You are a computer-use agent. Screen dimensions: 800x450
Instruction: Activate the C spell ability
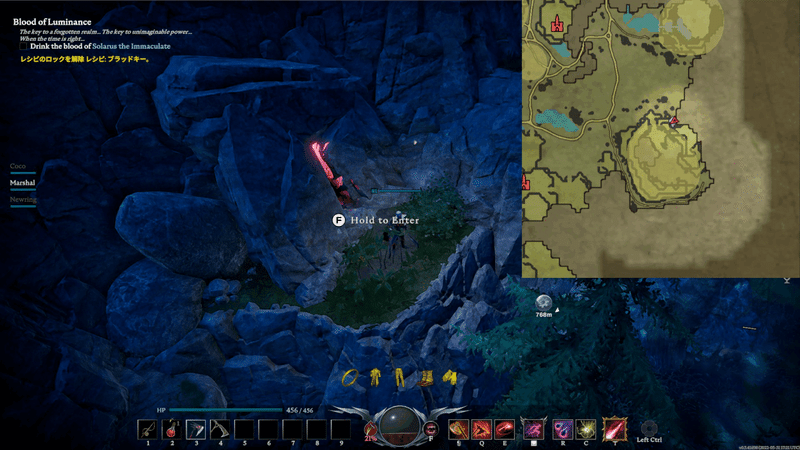586,429
